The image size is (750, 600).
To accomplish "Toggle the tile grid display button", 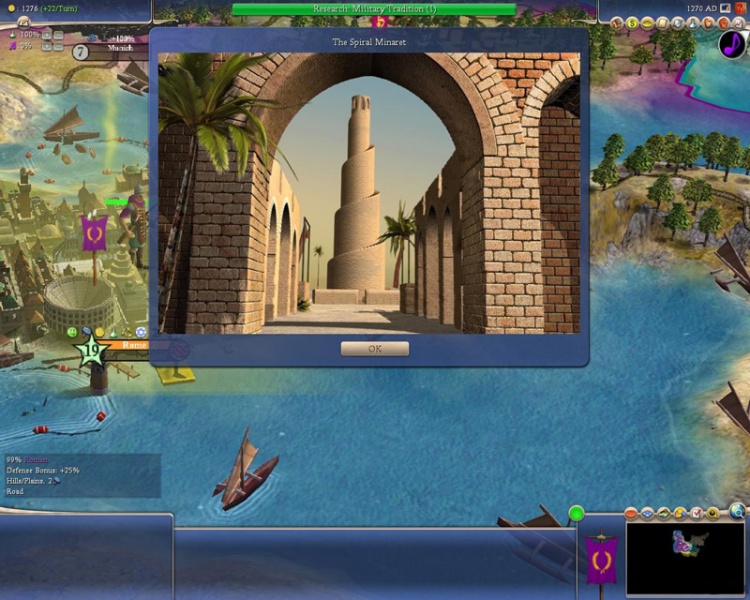I will click(646, 513).
